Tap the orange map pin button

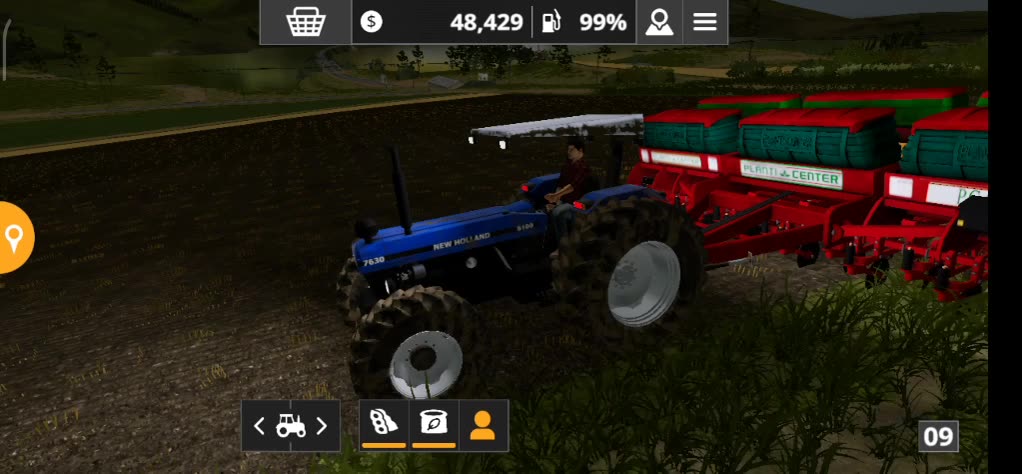tap(14, 238)
